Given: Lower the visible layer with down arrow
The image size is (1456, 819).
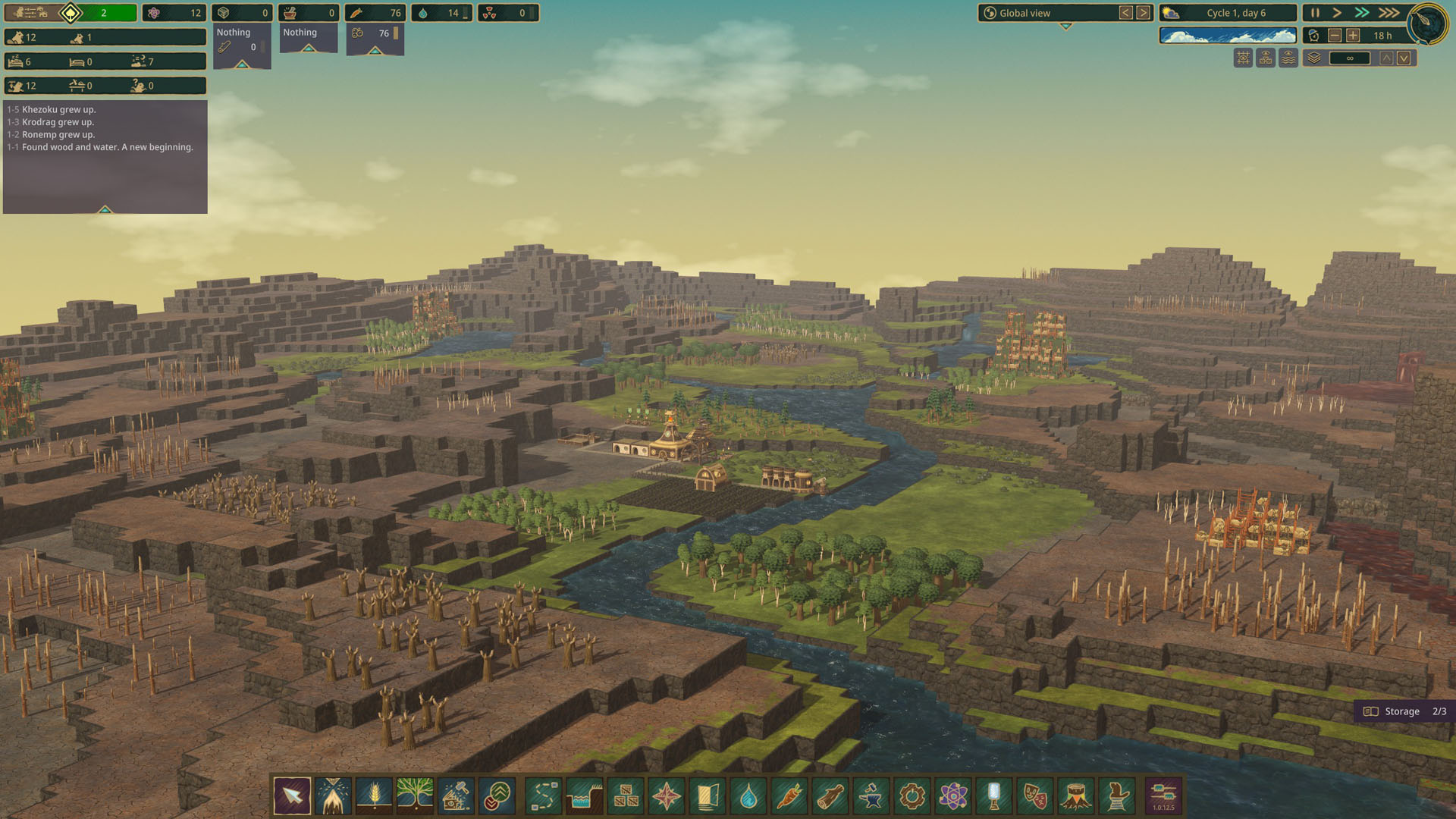Looking at the screenshot, I should [1404, 58].
